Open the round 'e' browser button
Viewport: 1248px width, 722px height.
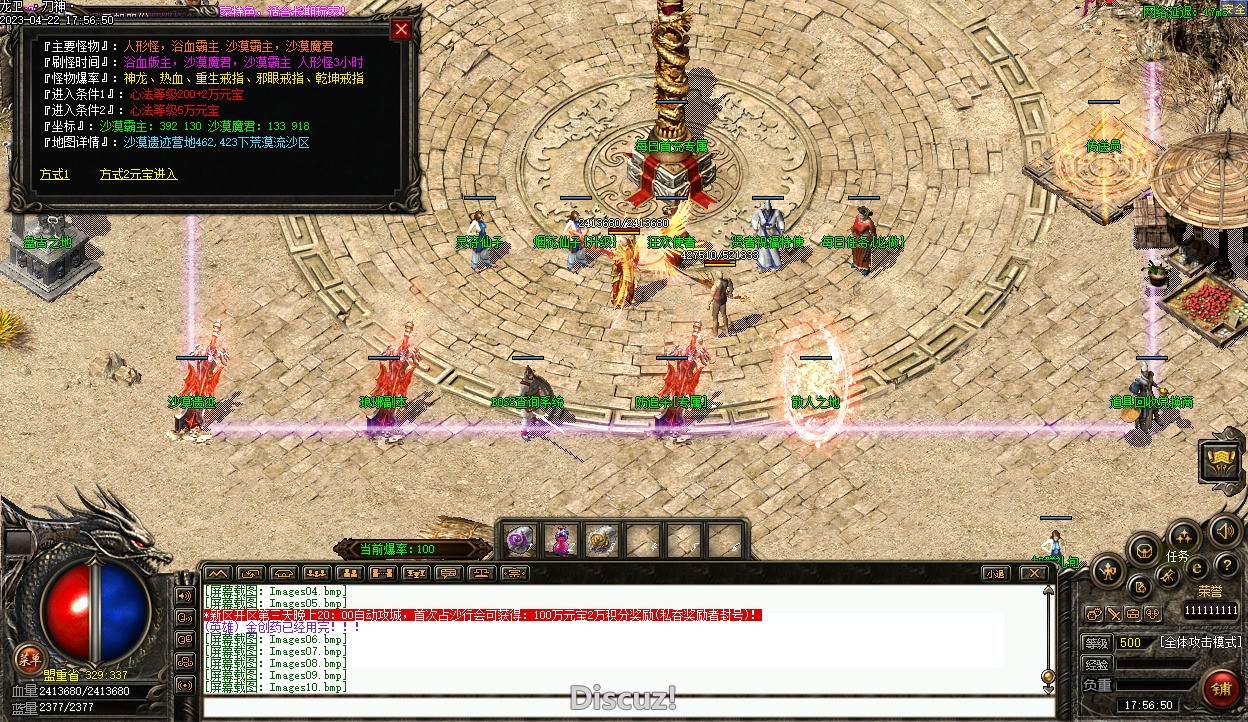click(x=1197, y=568)
